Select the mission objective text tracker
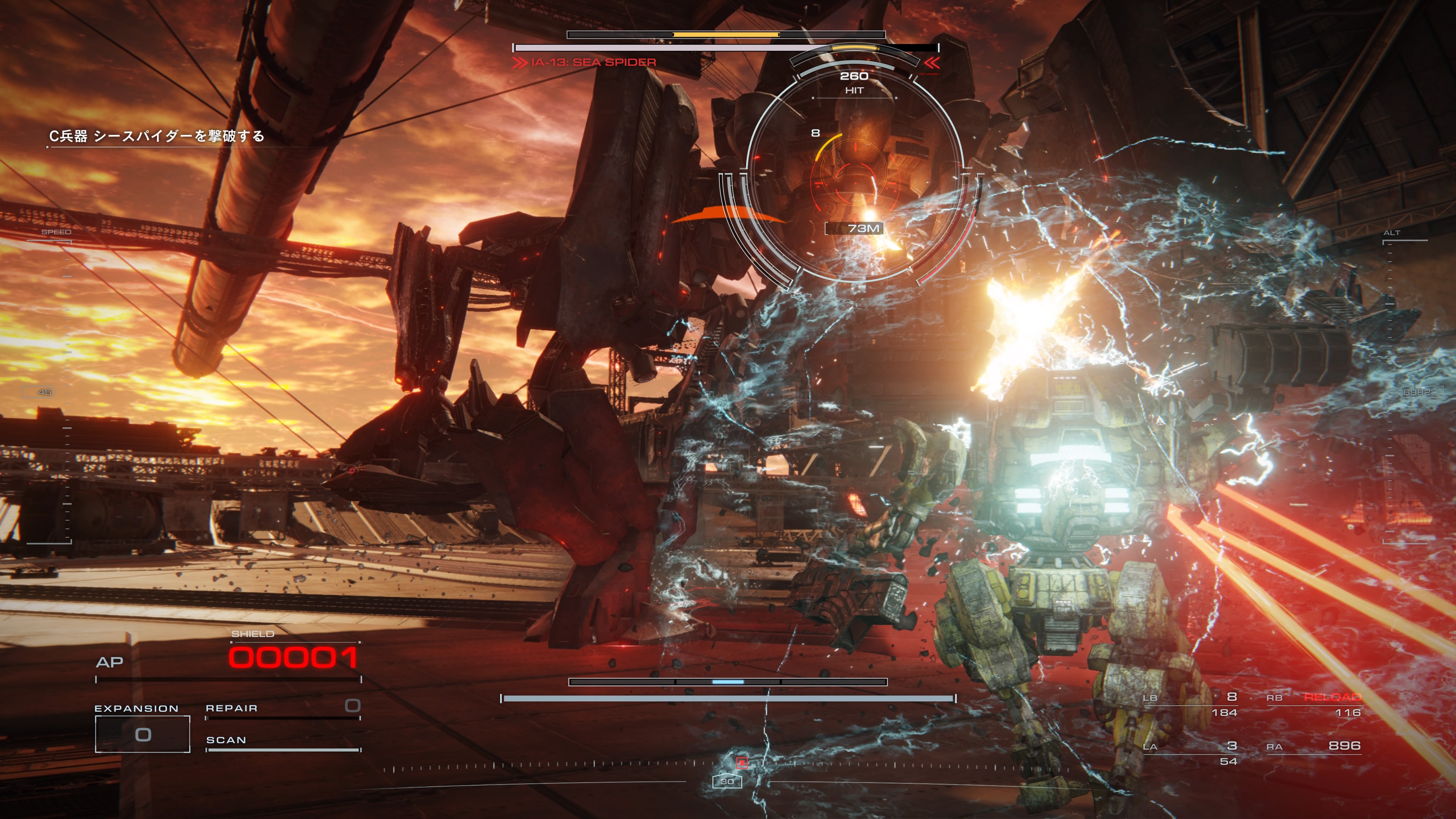This screenshot has height=819, width=1456. click(157, 136)
